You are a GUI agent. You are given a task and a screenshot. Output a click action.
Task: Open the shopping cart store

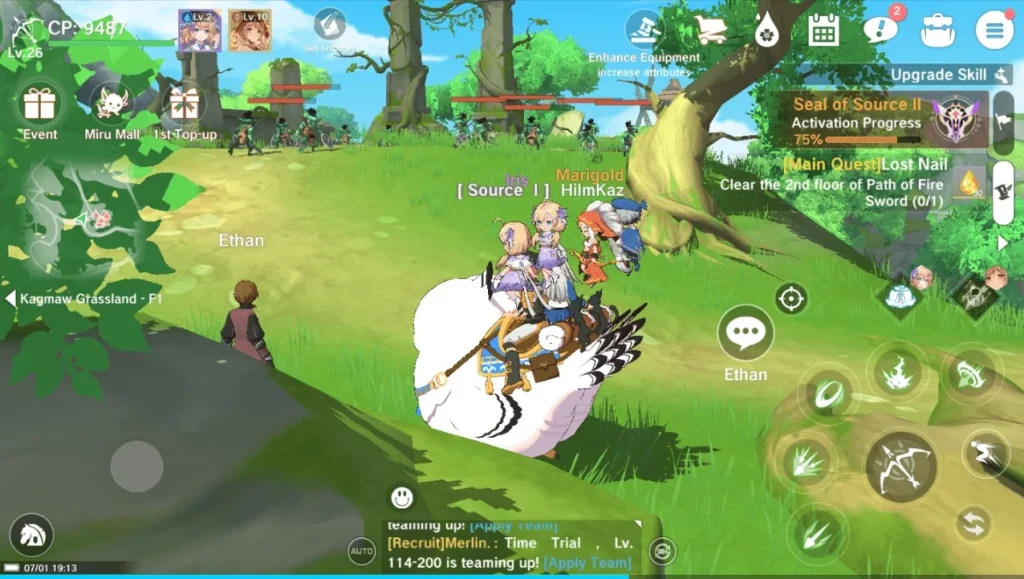pyautogui.click(x=711, y=30)
